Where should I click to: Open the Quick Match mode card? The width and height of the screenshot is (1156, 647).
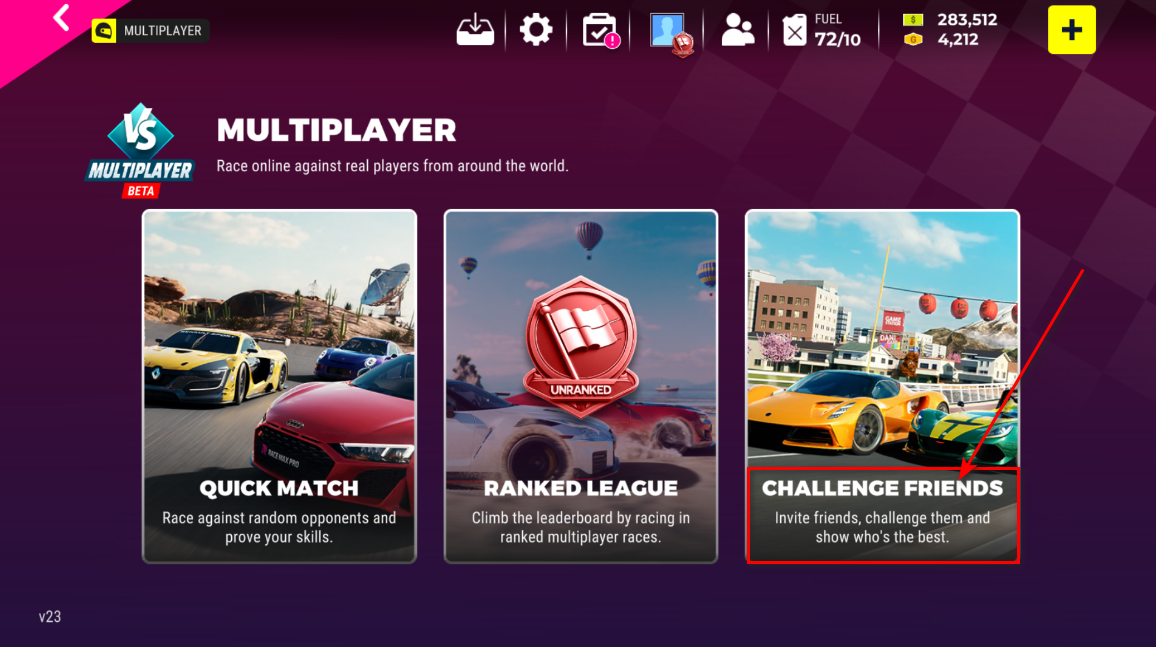click(279, 386)
